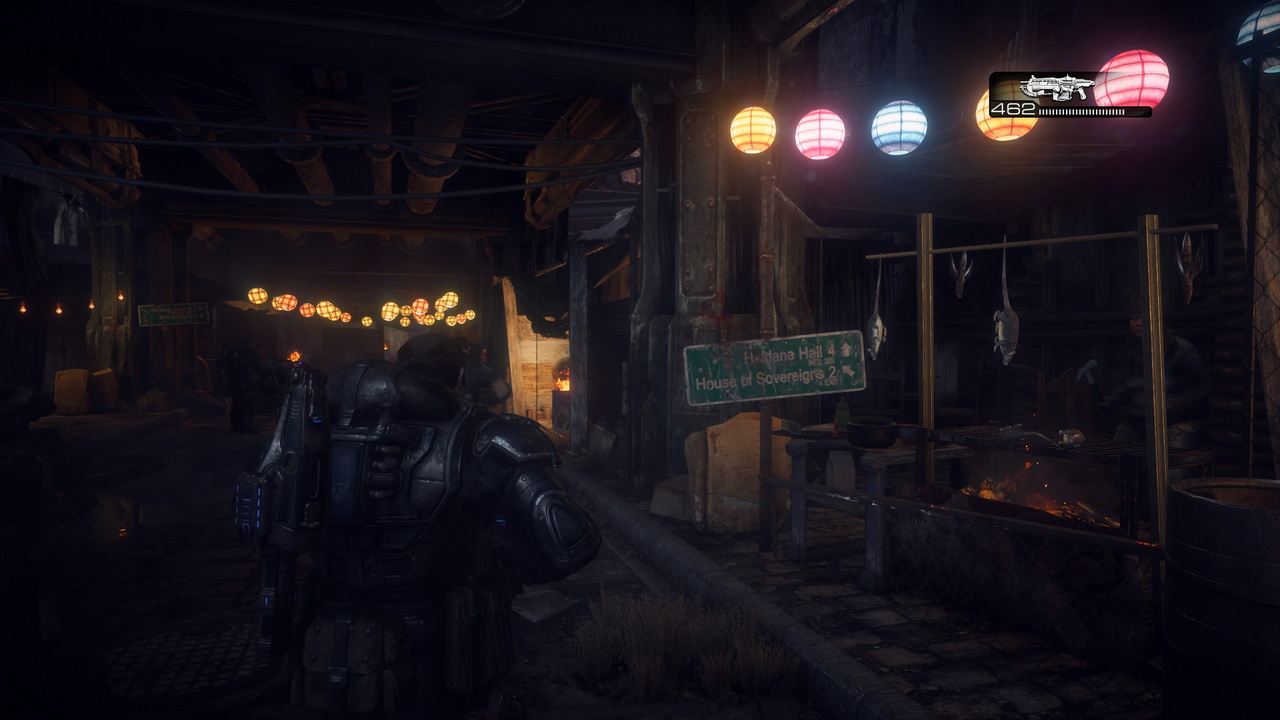Select the Lancer rifle weapon icon
This screenshot has height=720, width=1280.
tap(1057, 88)
